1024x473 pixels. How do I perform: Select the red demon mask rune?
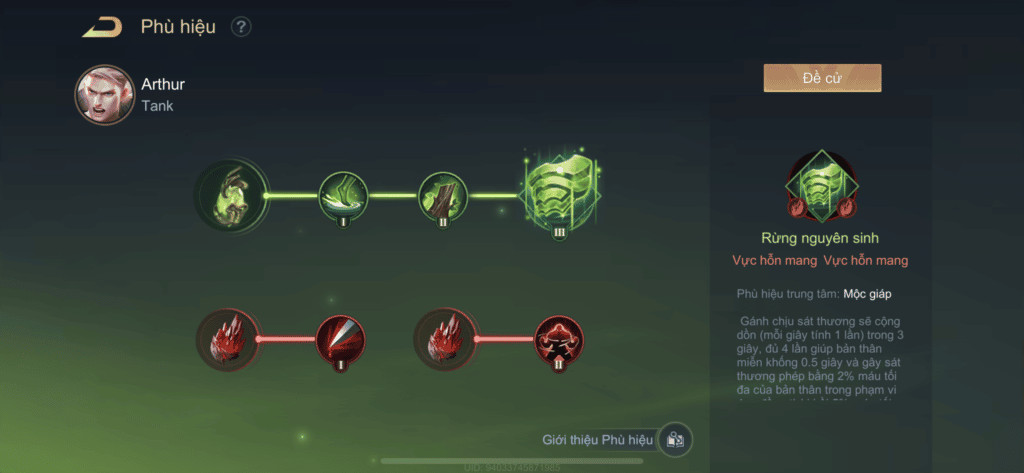pos(559,340)
